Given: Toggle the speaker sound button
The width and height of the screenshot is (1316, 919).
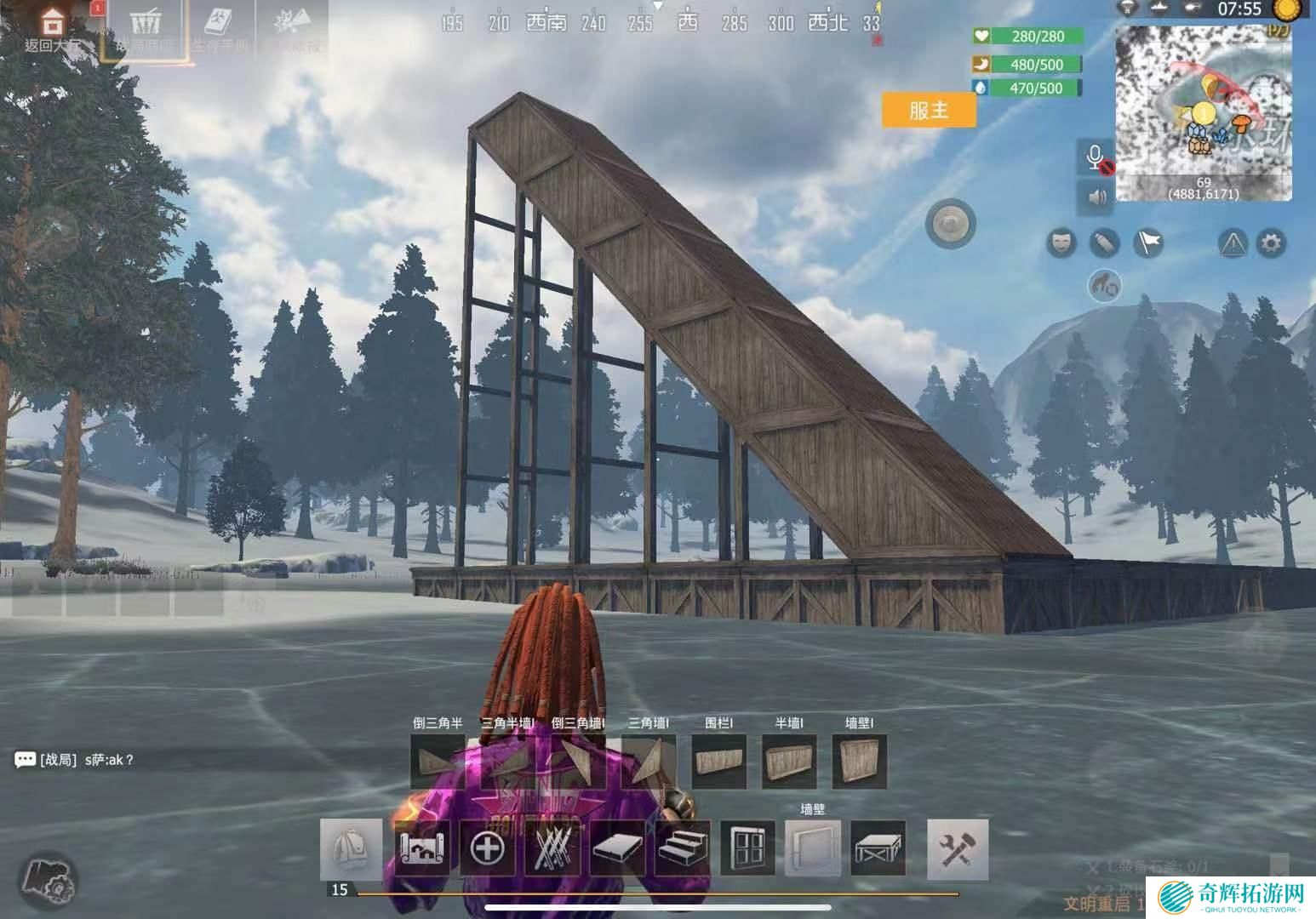Looking at the screenshot, I should click(1096, 197).
